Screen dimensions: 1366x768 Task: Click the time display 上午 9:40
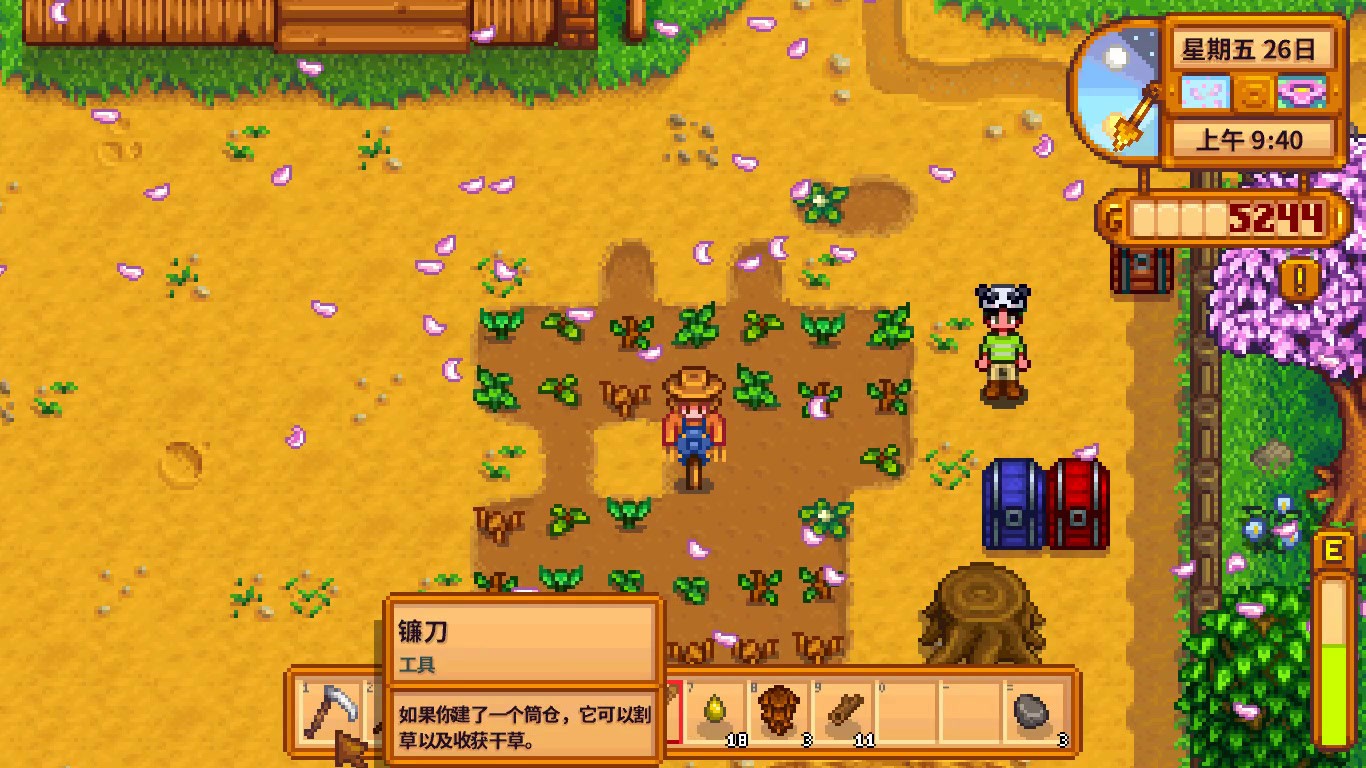pos(1252,138)
